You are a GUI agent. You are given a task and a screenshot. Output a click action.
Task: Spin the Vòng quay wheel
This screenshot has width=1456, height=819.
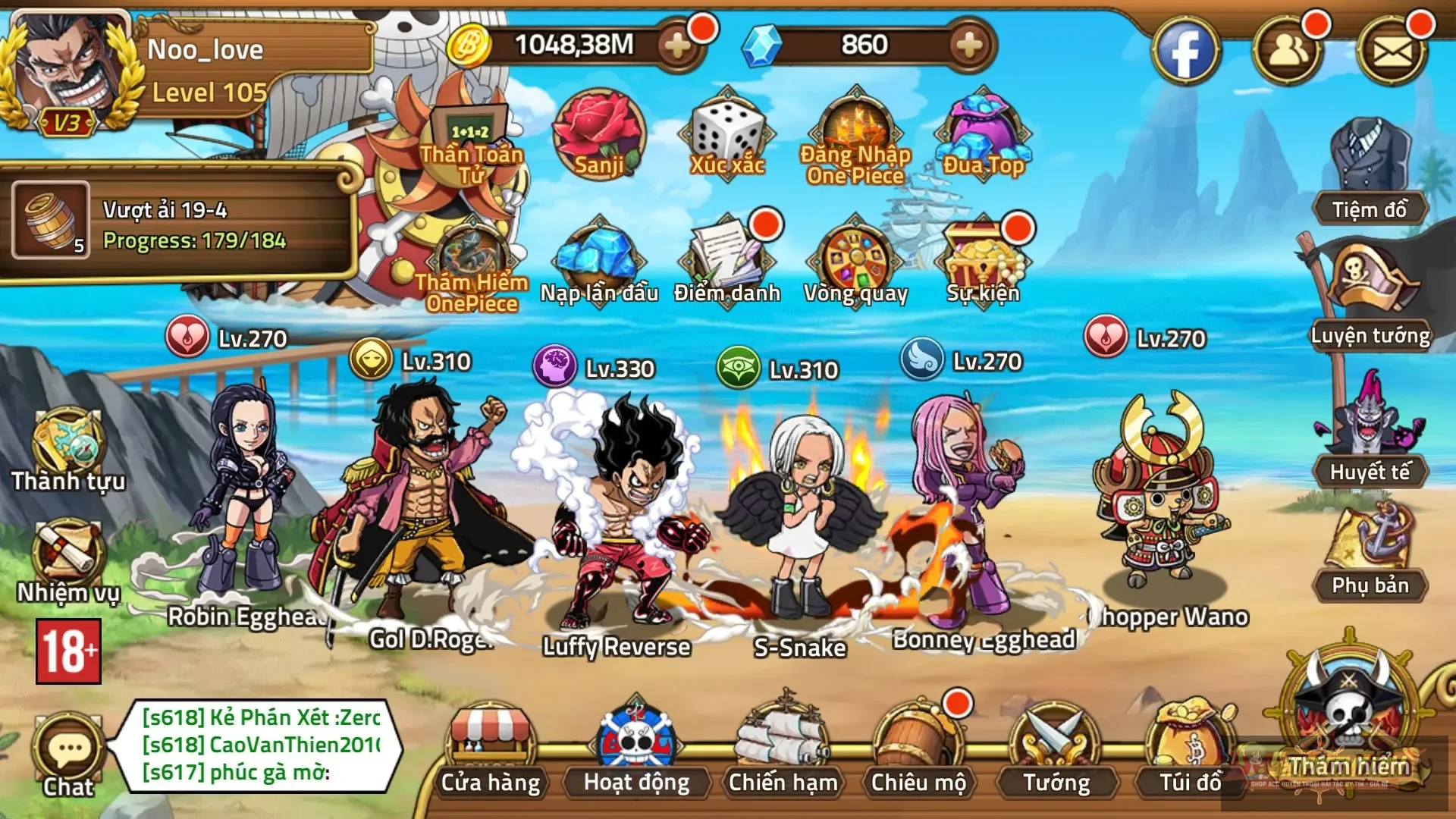click(x=855, y=262)
